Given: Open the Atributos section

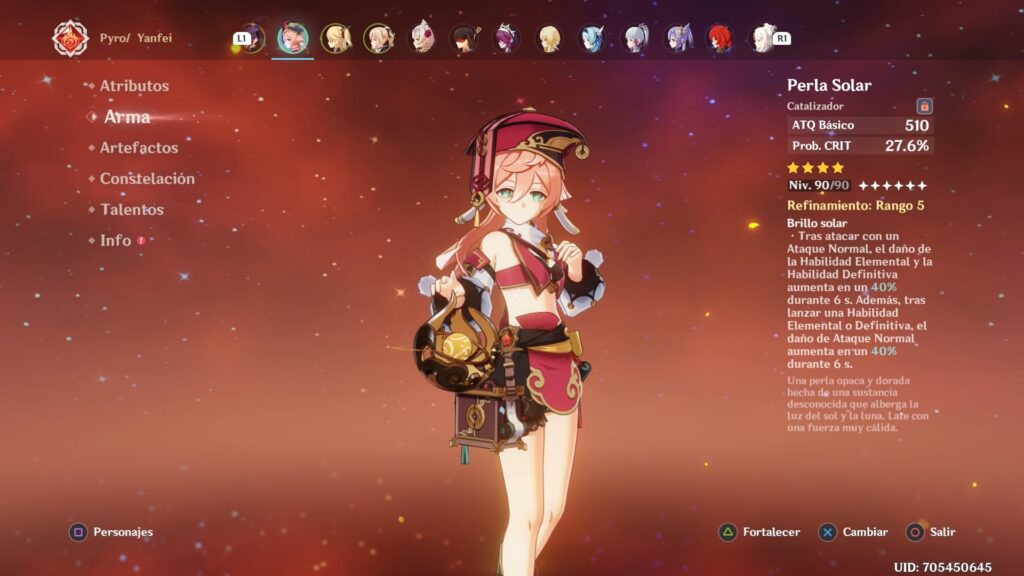Looking at the screenshot, I should point(134,86).
